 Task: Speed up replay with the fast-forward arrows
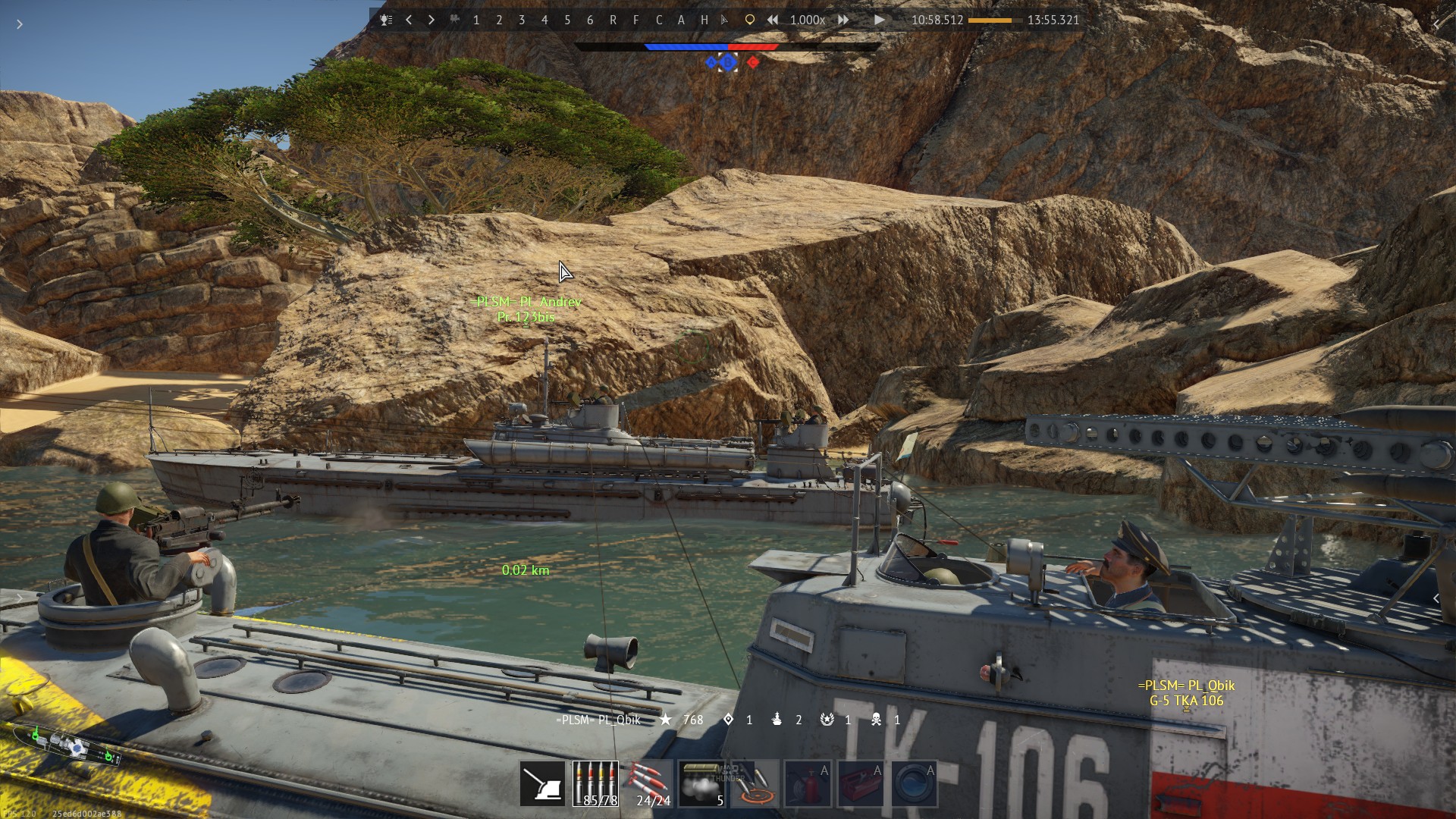click(843, 20)
